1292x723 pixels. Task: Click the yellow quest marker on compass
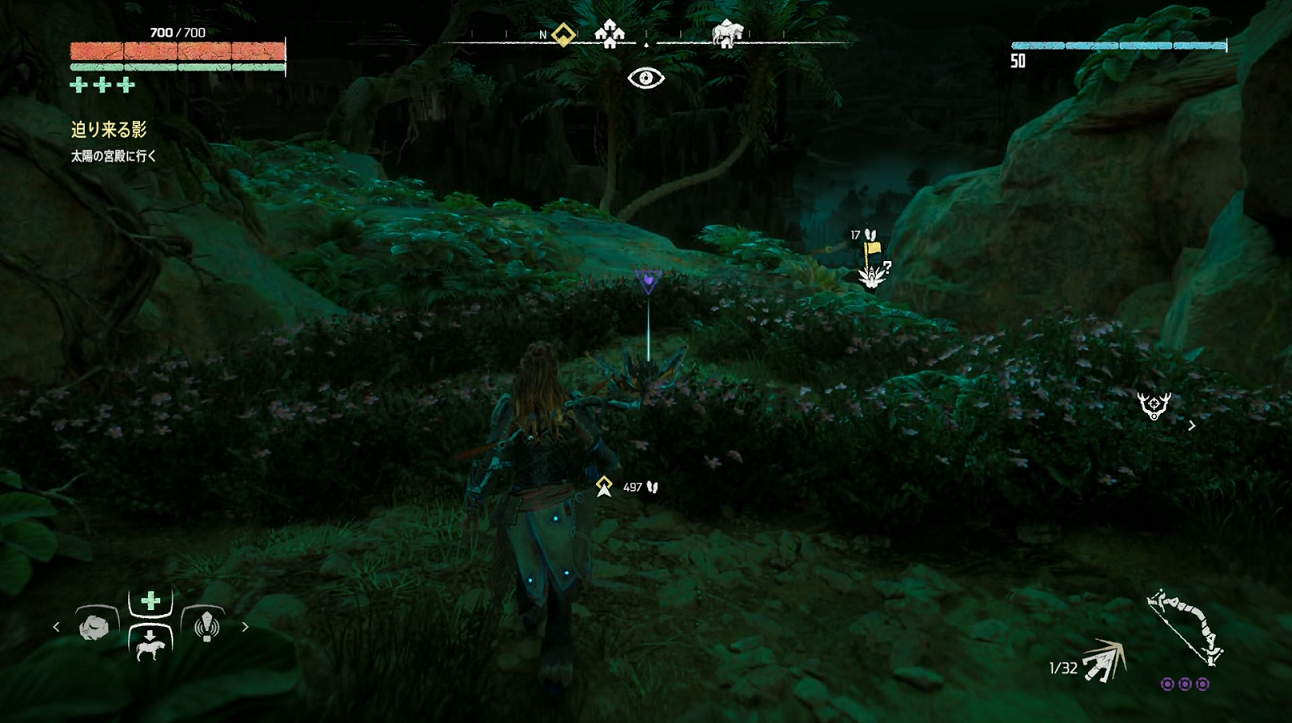[x=564, y=36]
